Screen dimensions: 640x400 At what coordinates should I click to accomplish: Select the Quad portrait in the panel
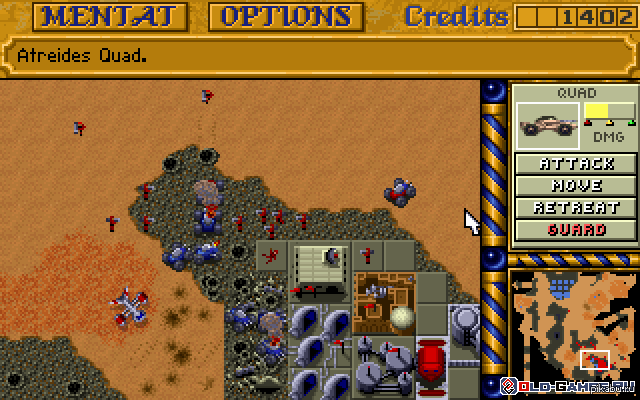pyautogui.click(x=549, y=124)
